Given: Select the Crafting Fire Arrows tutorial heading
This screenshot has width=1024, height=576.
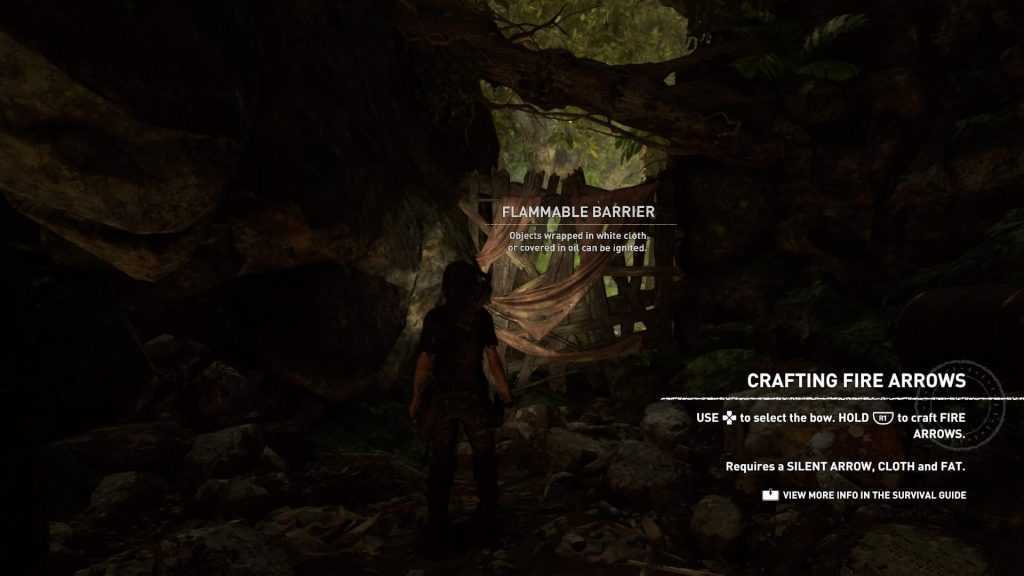Looking at the screenshot, I should pyautogui.click(x=856, y=381).
